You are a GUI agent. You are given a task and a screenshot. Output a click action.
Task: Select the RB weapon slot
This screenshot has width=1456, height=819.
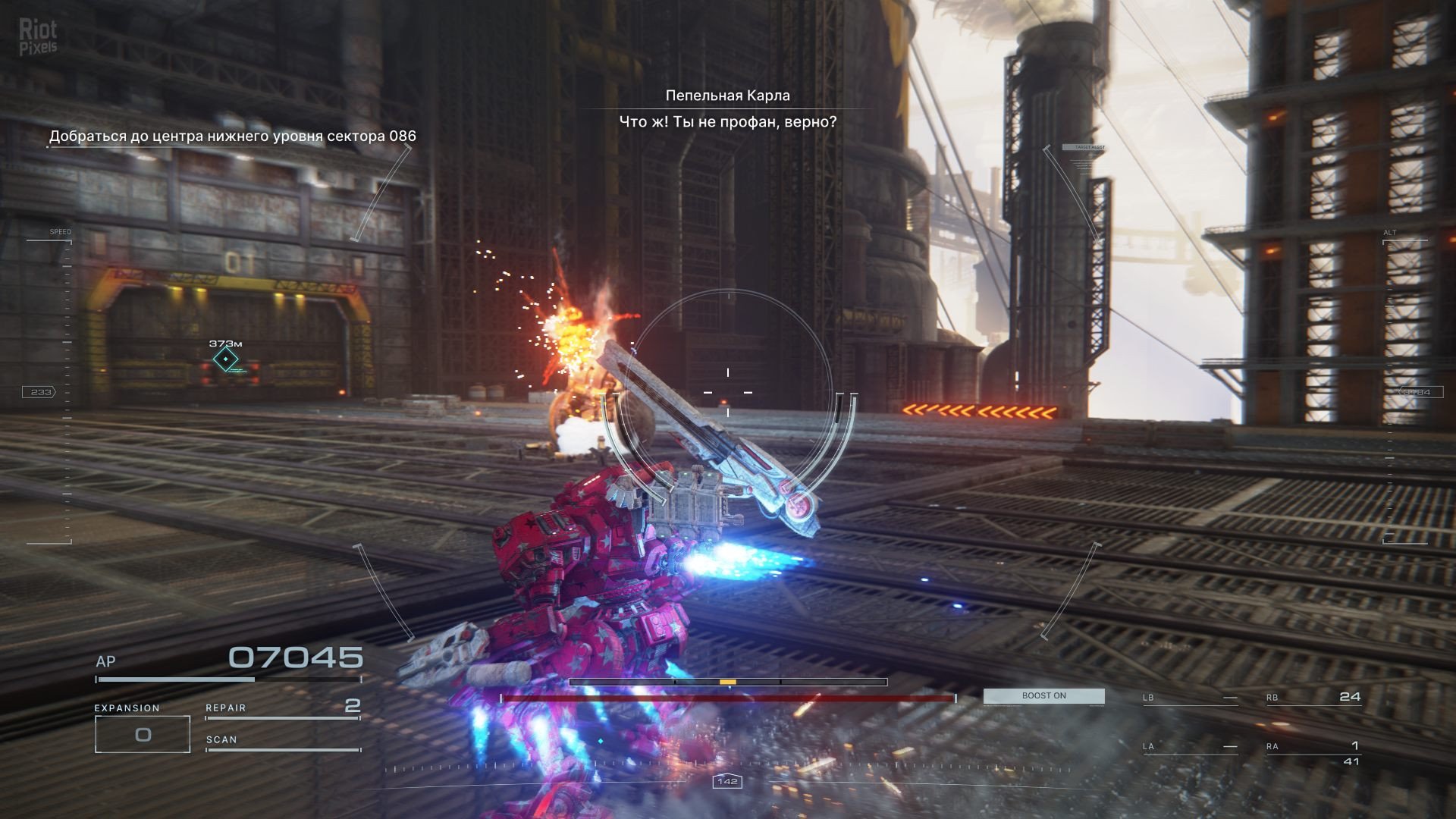[1313, 698]
